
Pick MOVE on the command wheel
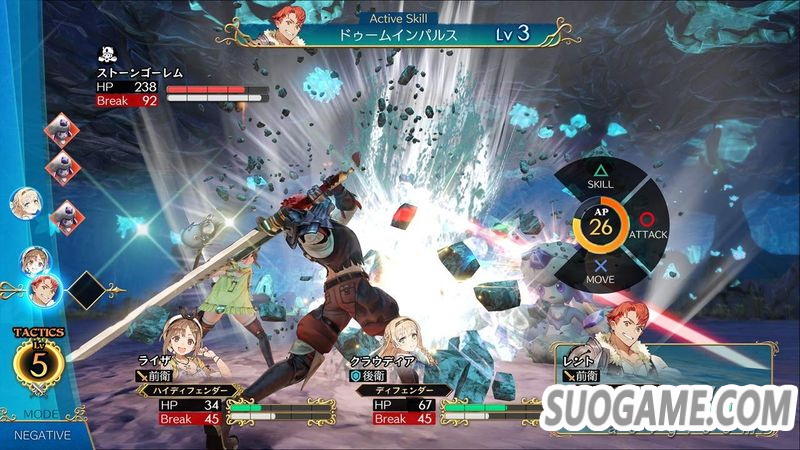(x=601, y=274)
